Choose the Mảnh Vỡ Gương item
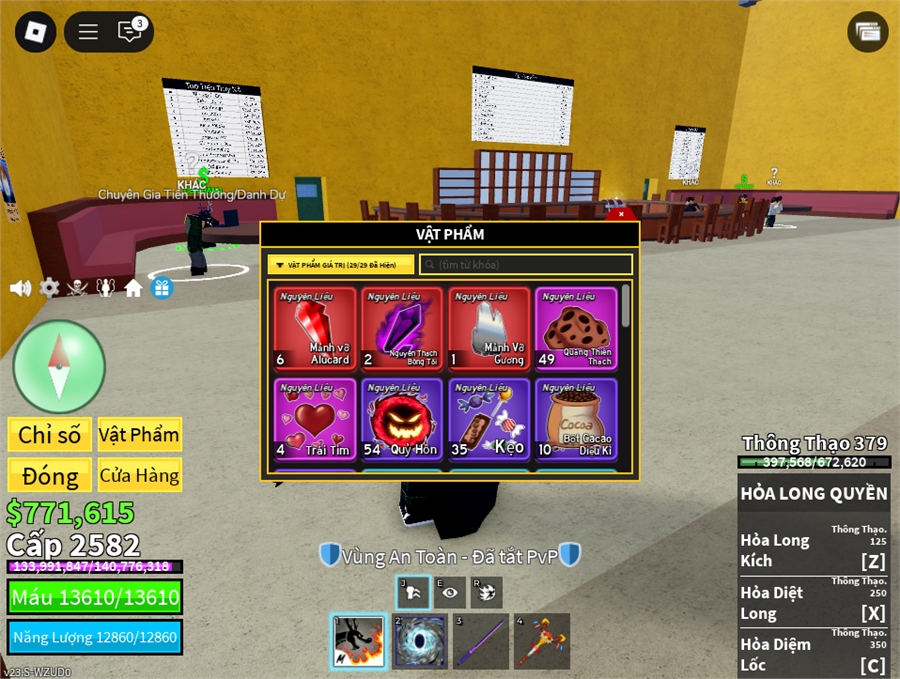900x679 pixels. [489, 329]
